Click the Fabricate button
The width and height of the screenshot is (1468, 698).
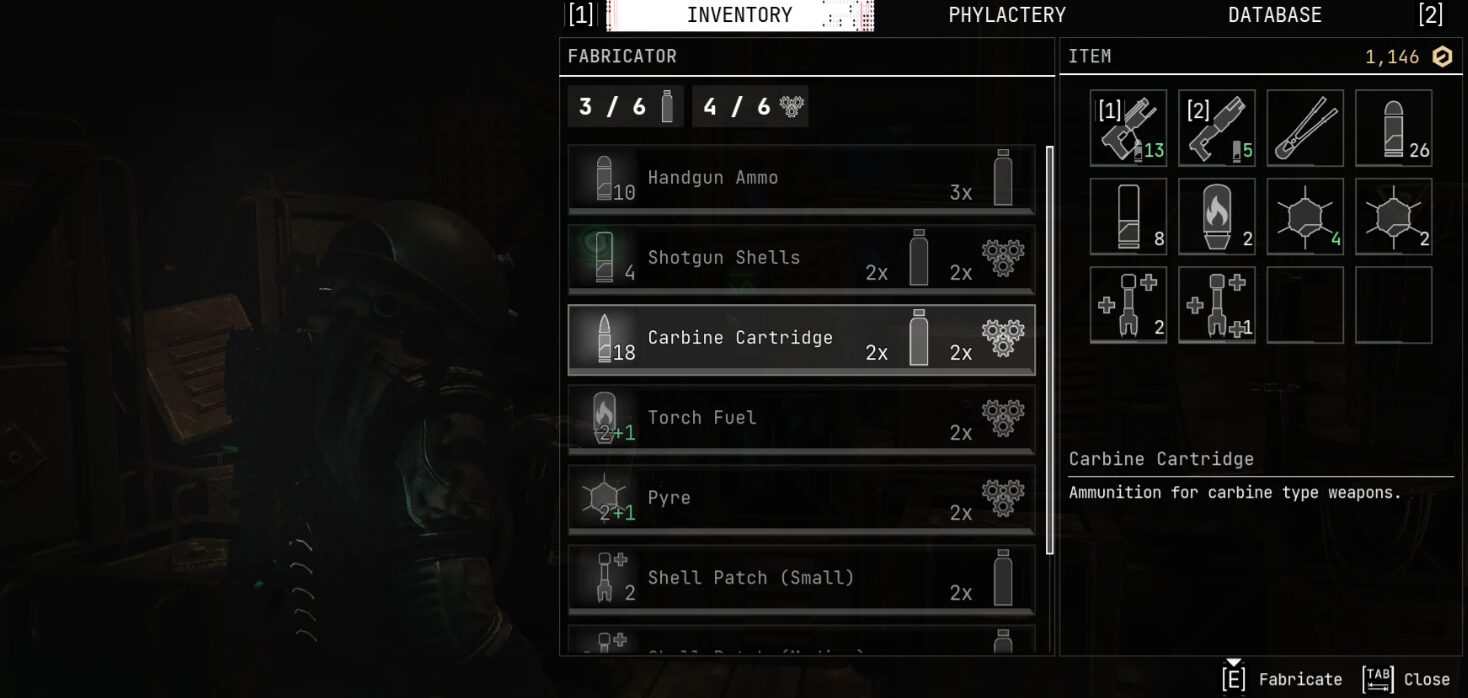[1282, 679]
